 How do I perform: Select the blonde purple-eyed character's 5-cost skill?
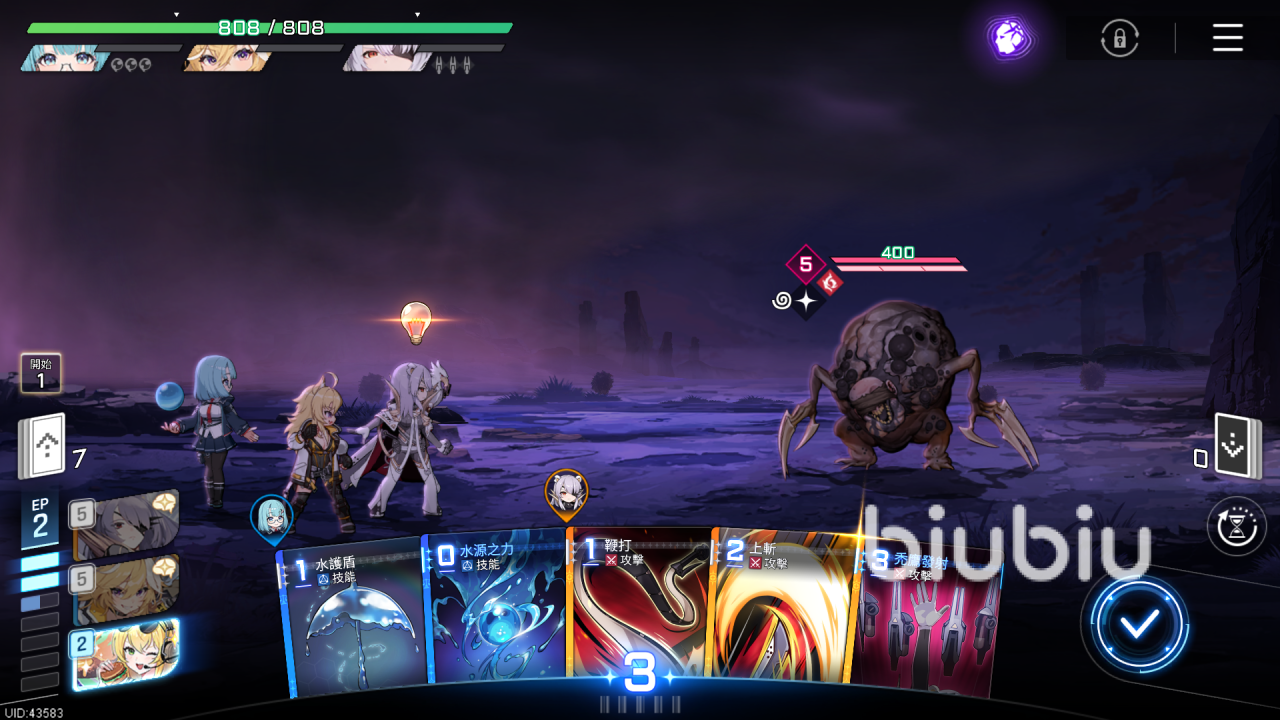click(x=126, y=590)
